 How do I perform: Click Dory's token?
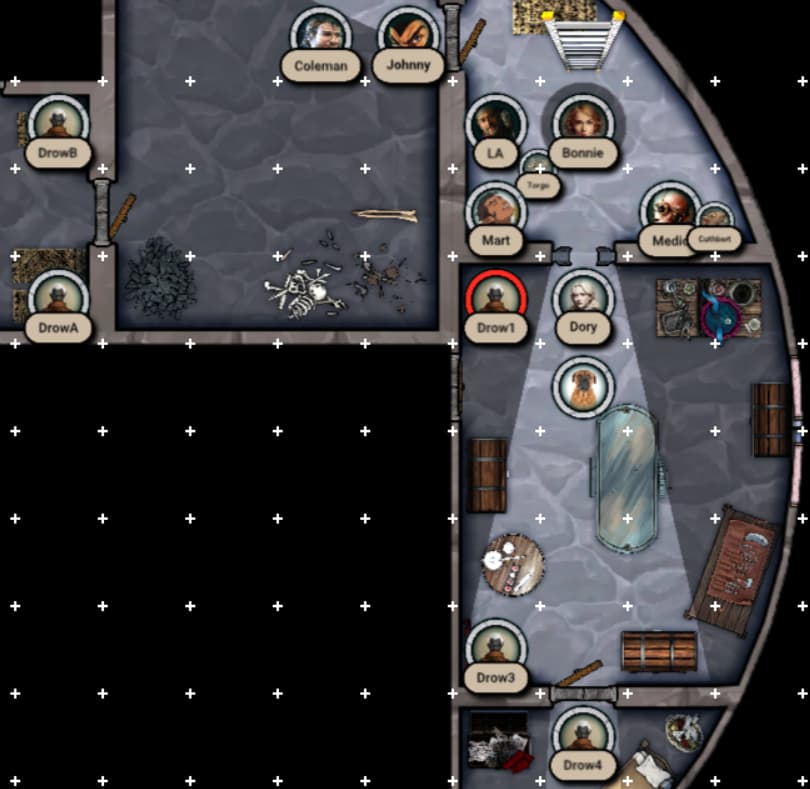tap(583, 297)
